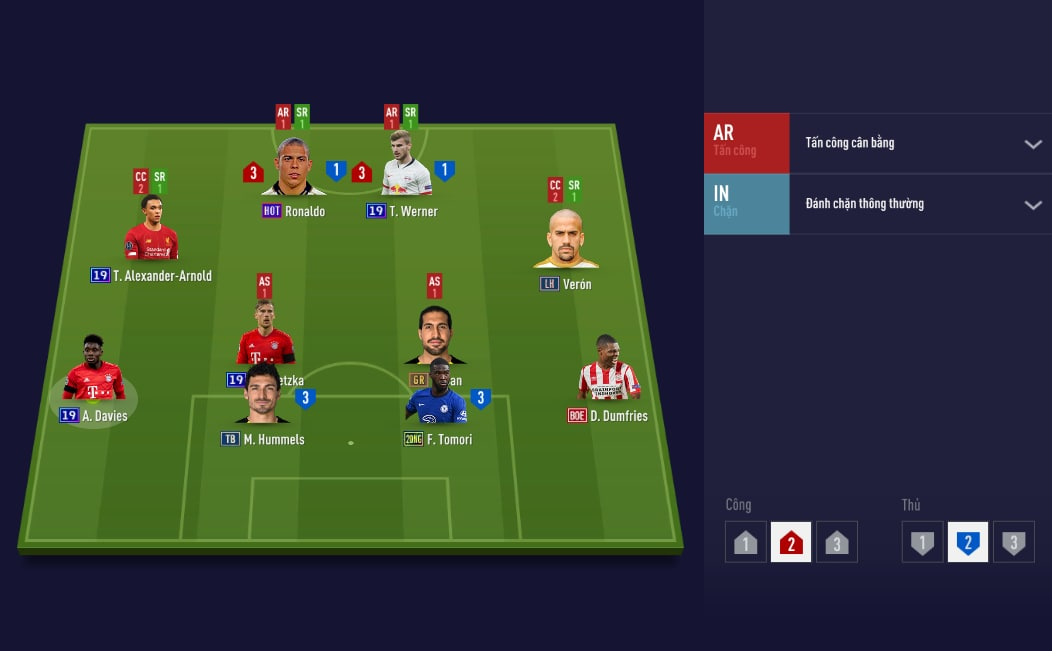Open the 'Tấn công cân bằng' attack dropdown
This screenshot has width=1052, height=651.
point(919,143)
